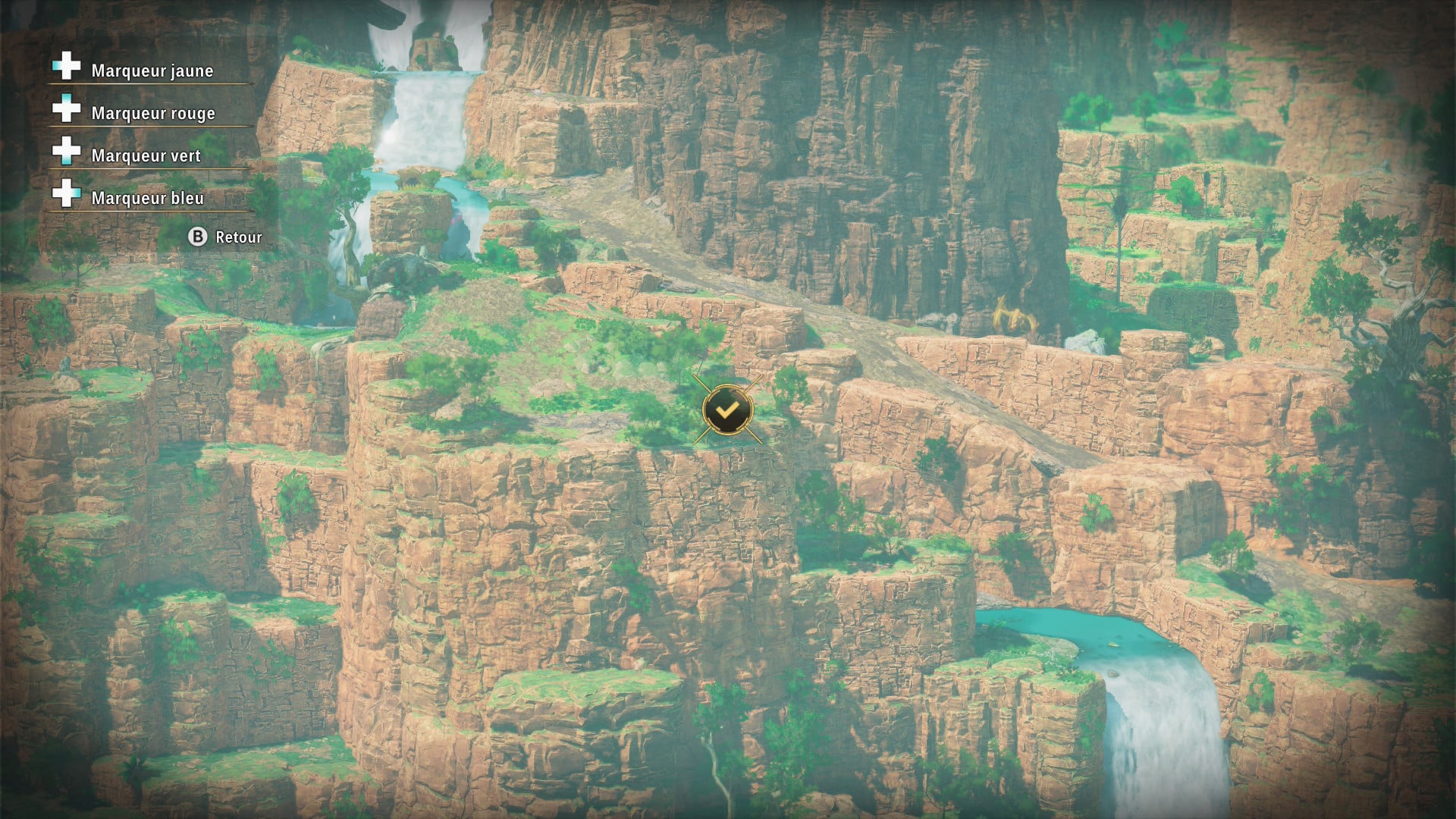Click the circled B button icon

198,237
